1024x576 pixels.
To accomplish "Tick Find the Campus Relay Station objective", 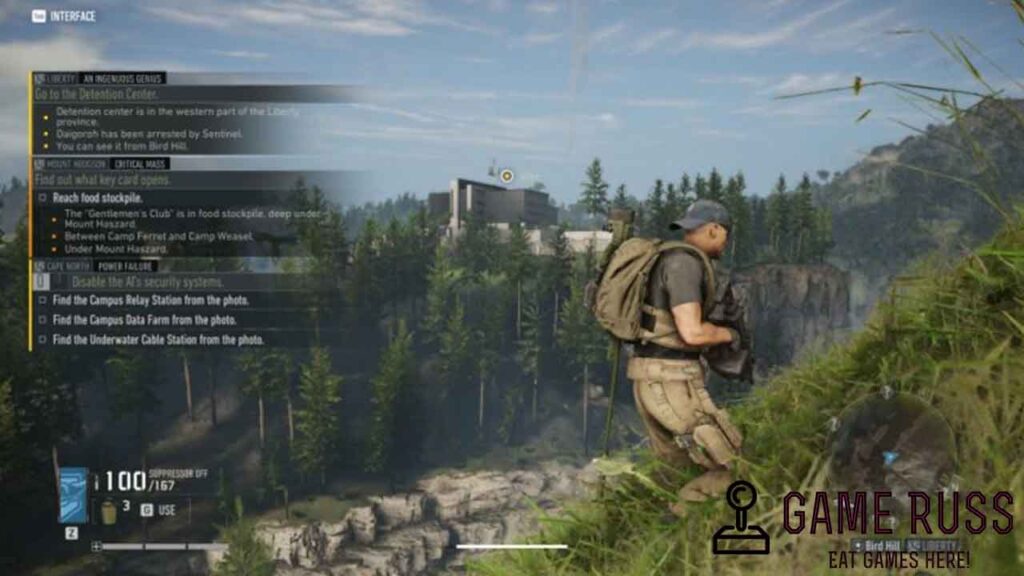I will pos(42,300).
